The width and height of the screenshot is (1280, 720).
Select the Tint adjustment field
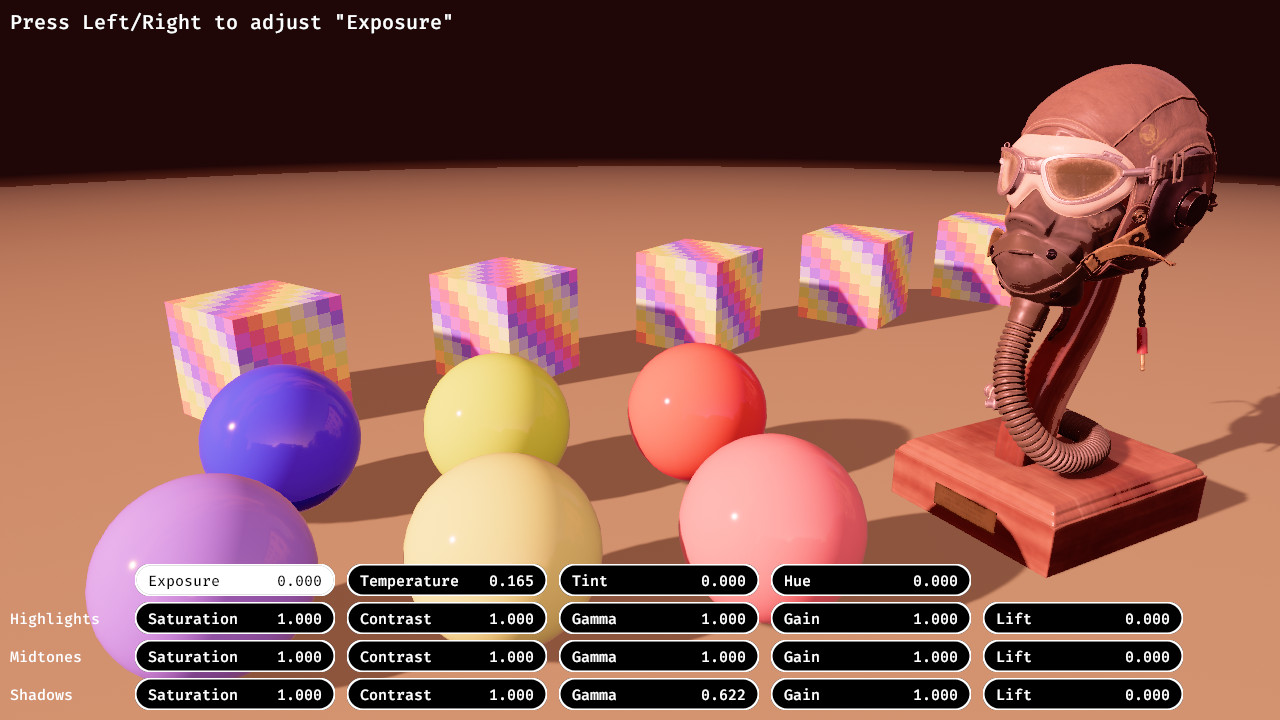(x=658, y=580)
